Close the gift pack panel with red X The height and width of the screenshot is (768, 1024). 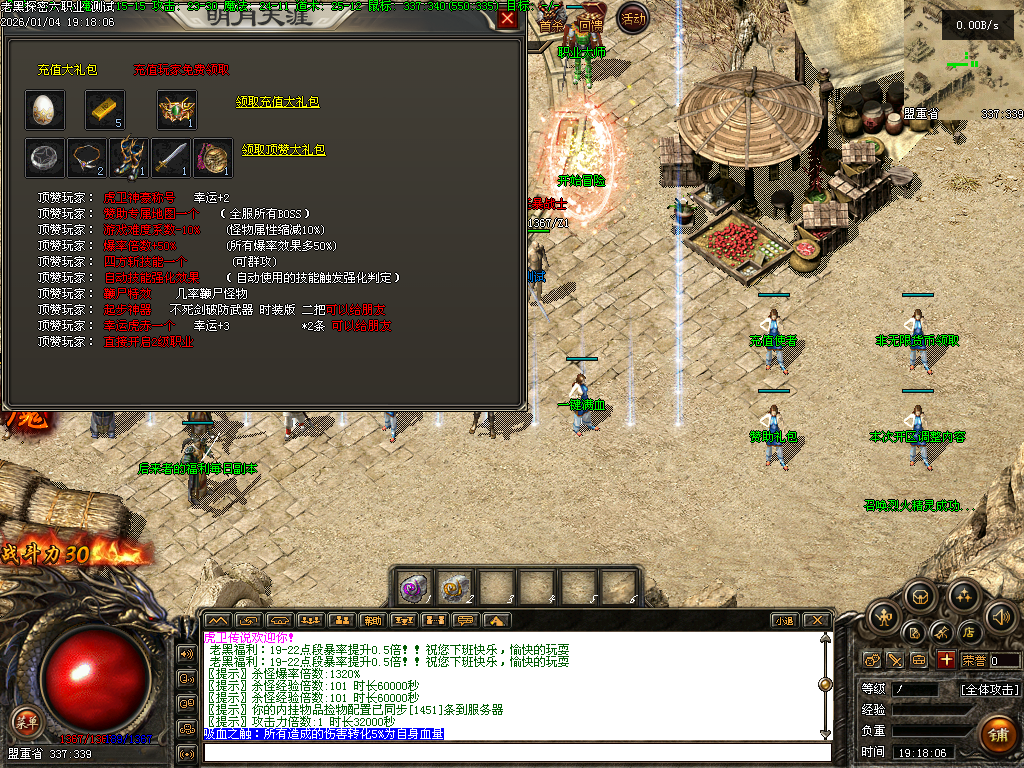[508, 18]
